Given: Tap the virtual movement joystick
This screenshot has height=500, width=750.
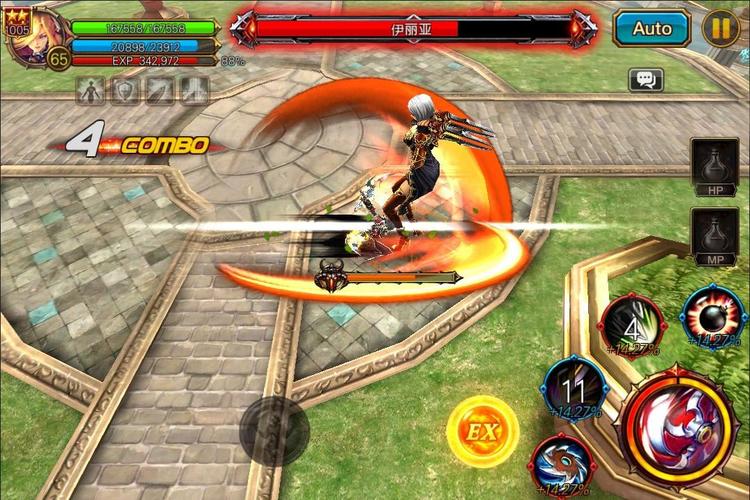Looking at the screenshot, I should tap(274, 430).
